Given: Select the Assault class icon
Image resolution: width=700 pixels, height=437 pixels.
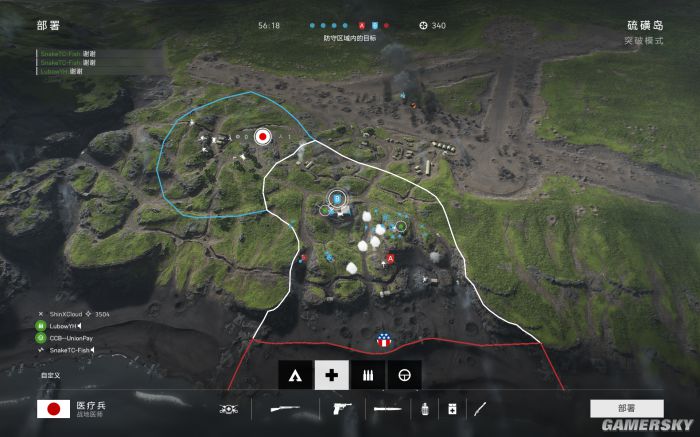Looking at the screenshot, I should (294, 375).
